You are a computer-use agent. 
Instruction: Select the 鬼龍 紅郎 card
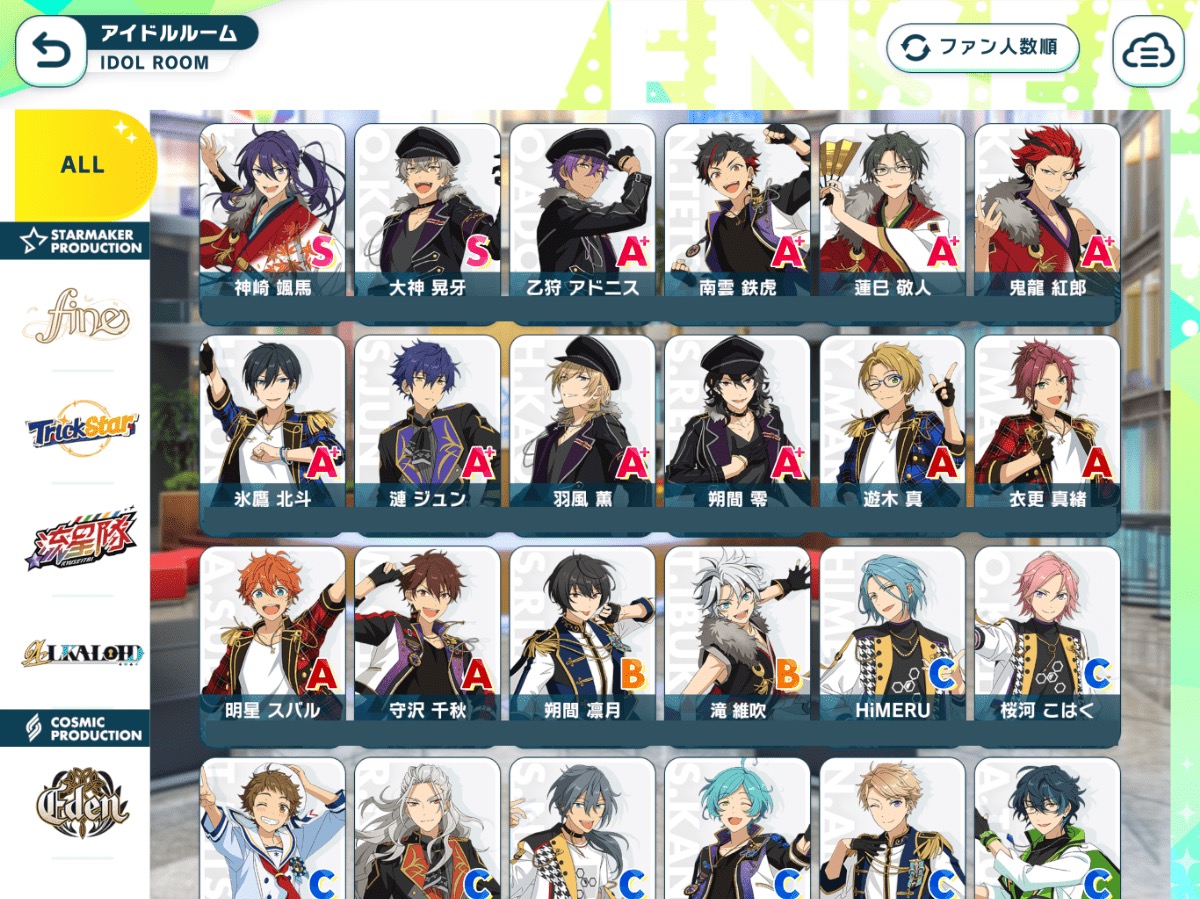(1047, 213)
